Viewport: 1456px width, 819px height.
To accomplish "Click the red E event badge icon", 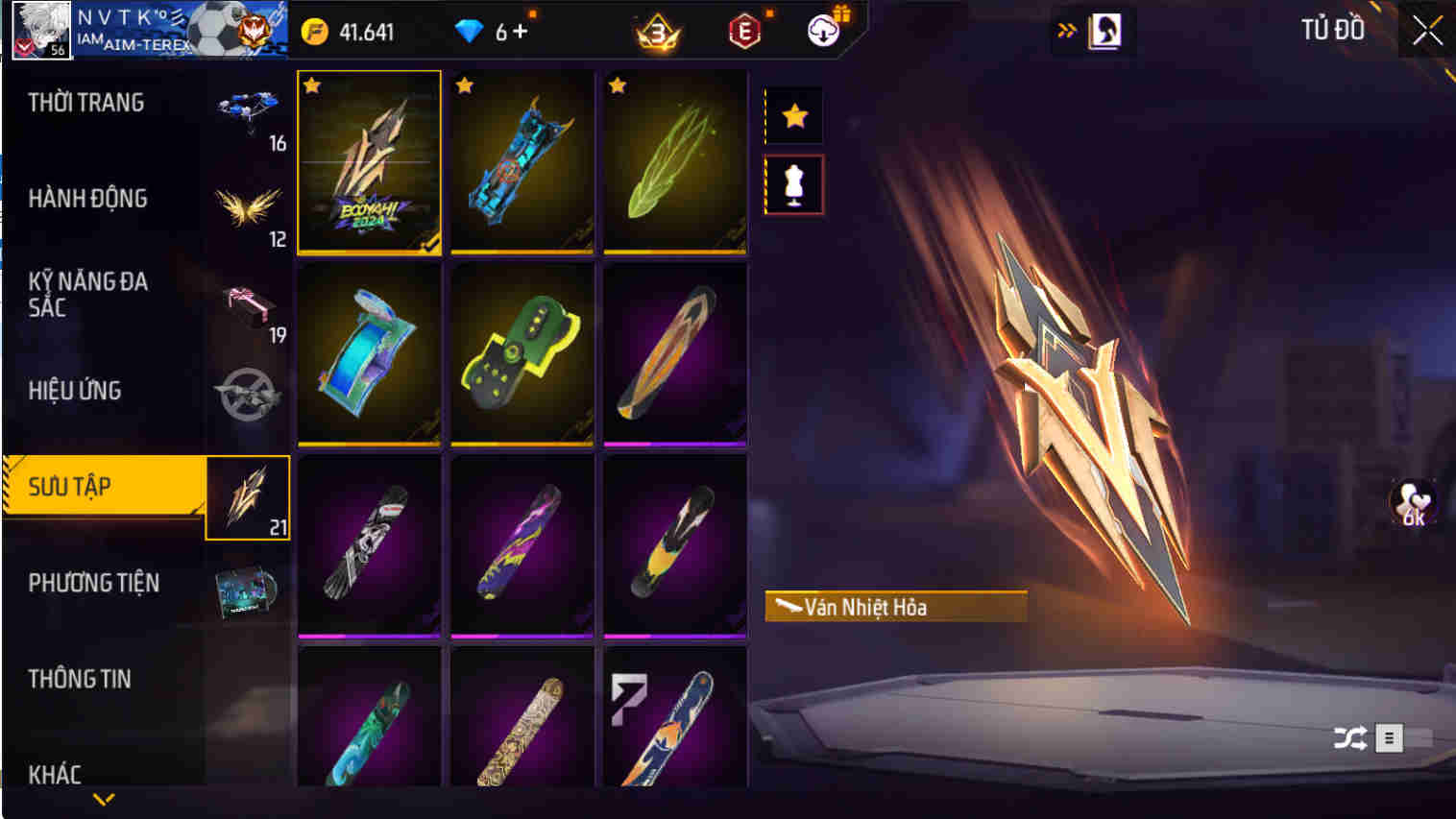I will pyautogui.click(x=743, y=30).
